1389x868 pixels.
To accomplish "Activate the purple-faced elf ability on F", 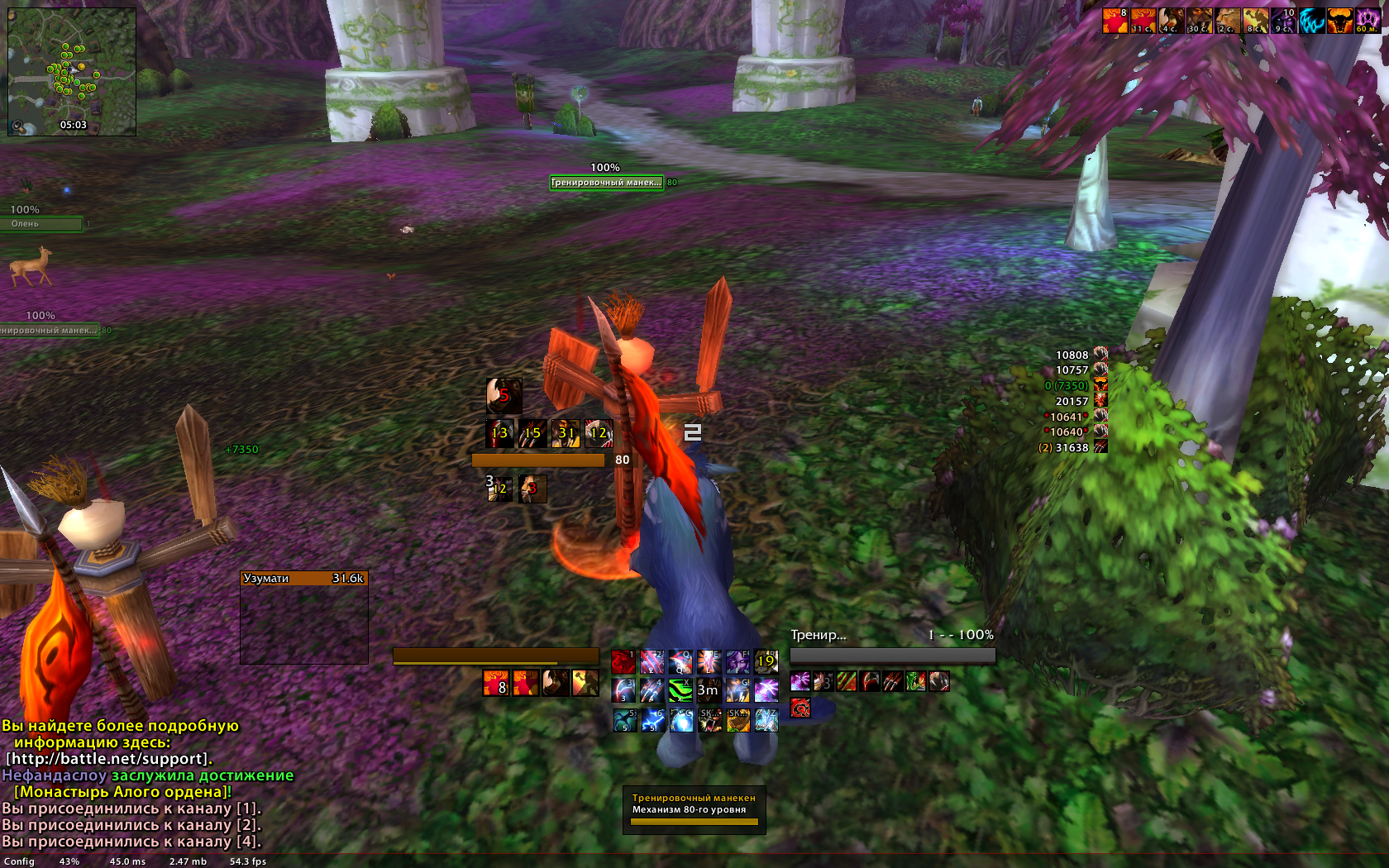I will point(737,661).
